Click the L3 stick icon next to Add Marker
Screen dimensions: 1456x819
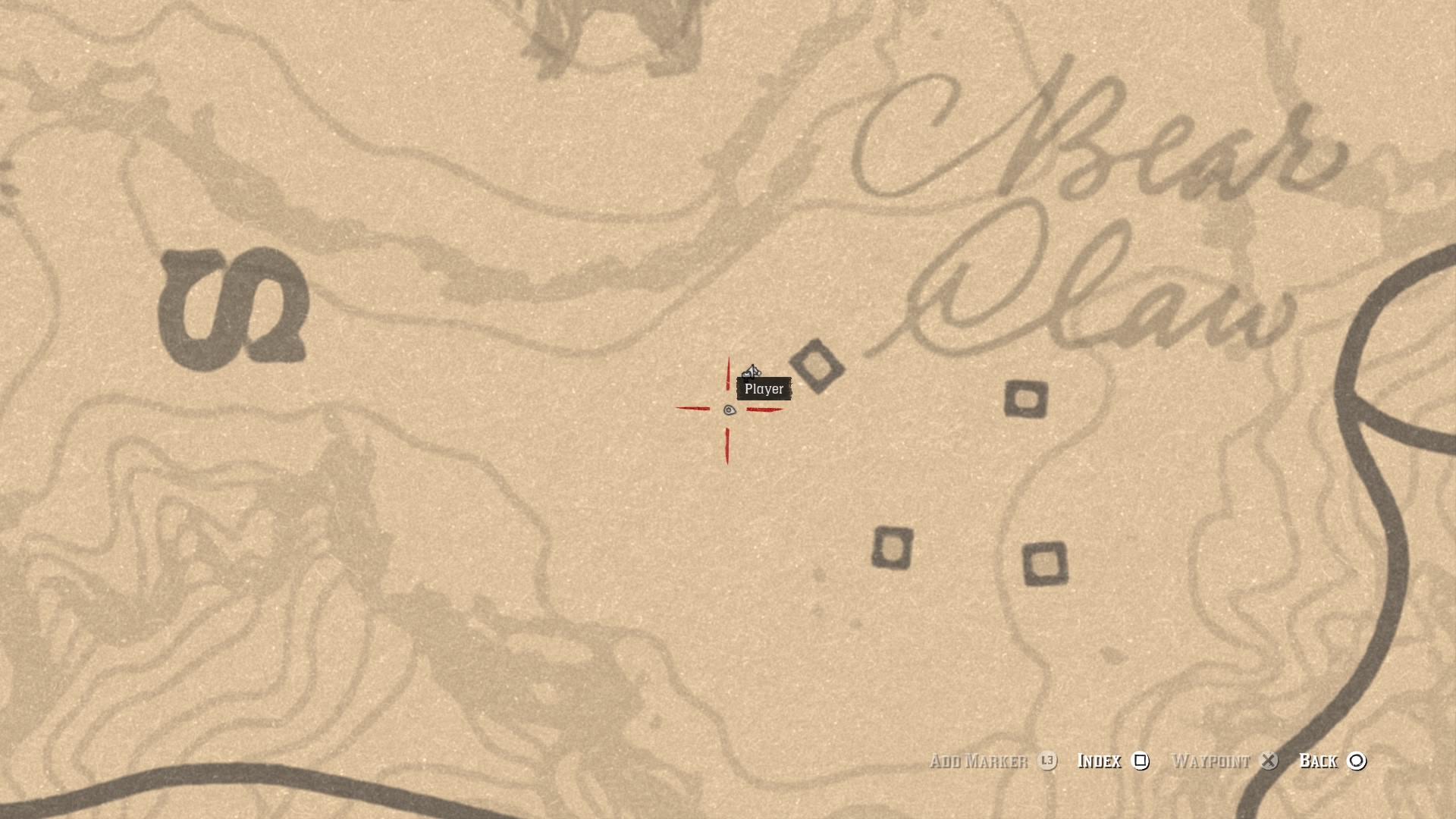[x=1048, y=761]
